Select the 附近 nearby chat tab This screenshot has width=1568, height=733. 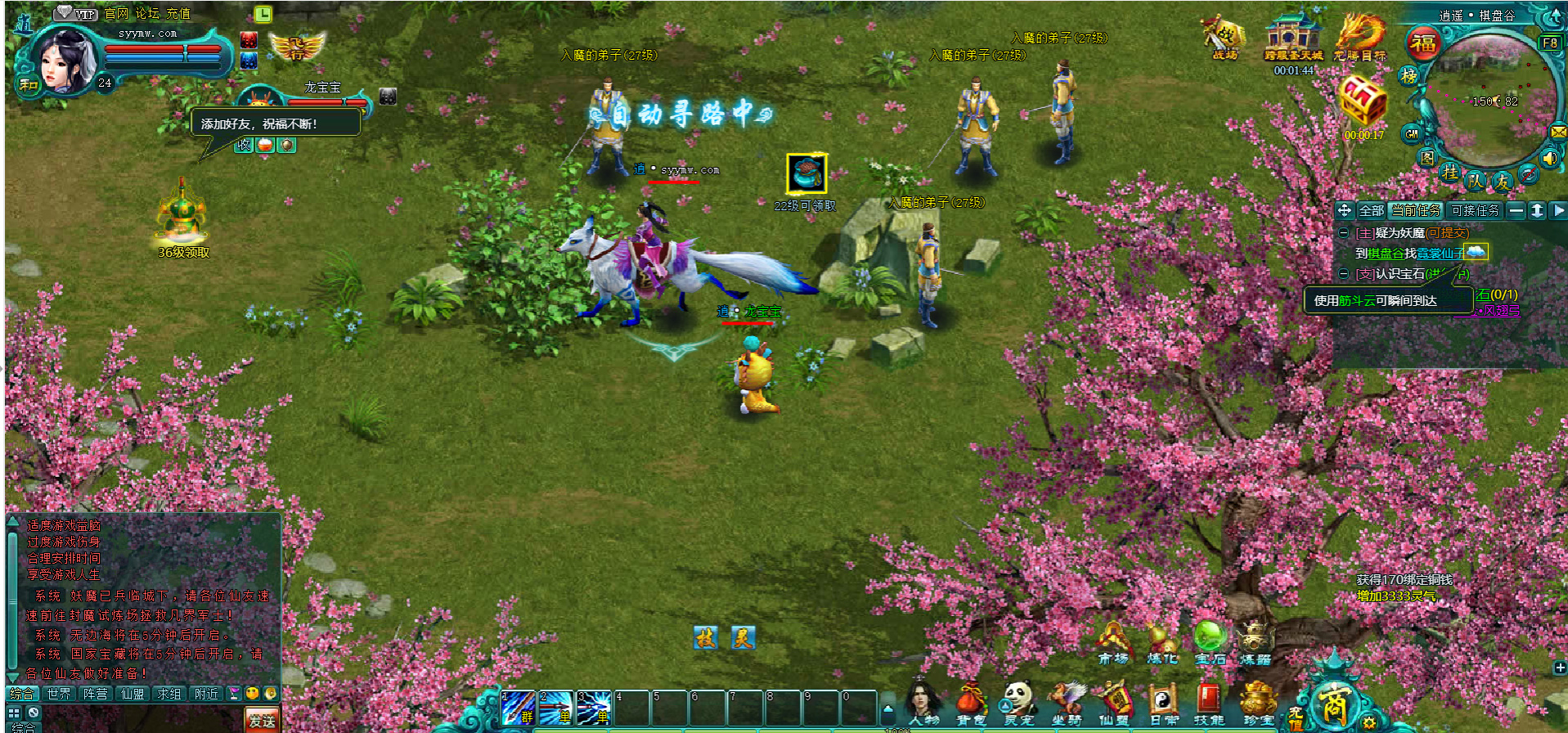[207, 694]
